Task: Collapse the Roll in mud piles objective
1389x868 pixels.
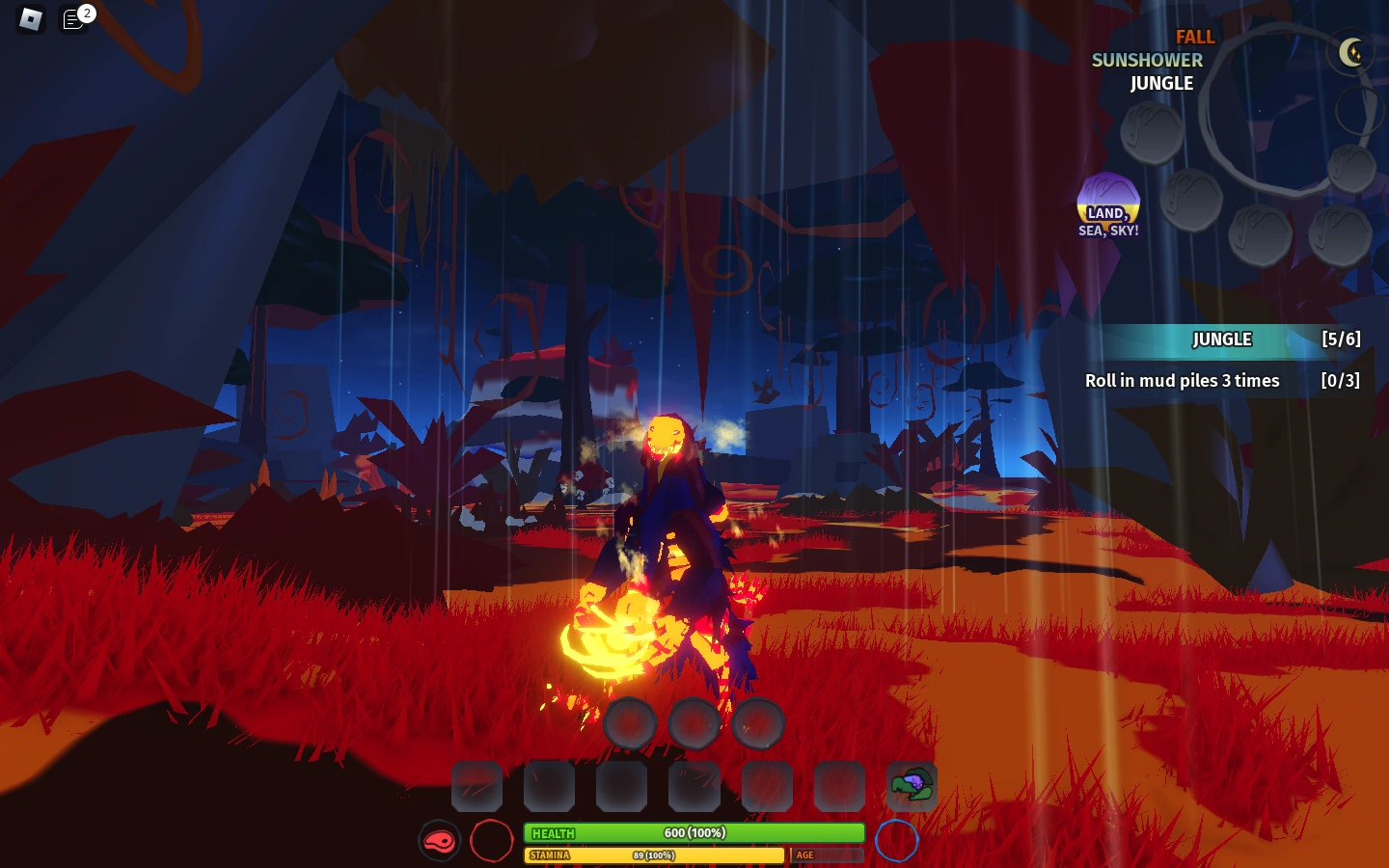Action: click(x=1183, y=380)
